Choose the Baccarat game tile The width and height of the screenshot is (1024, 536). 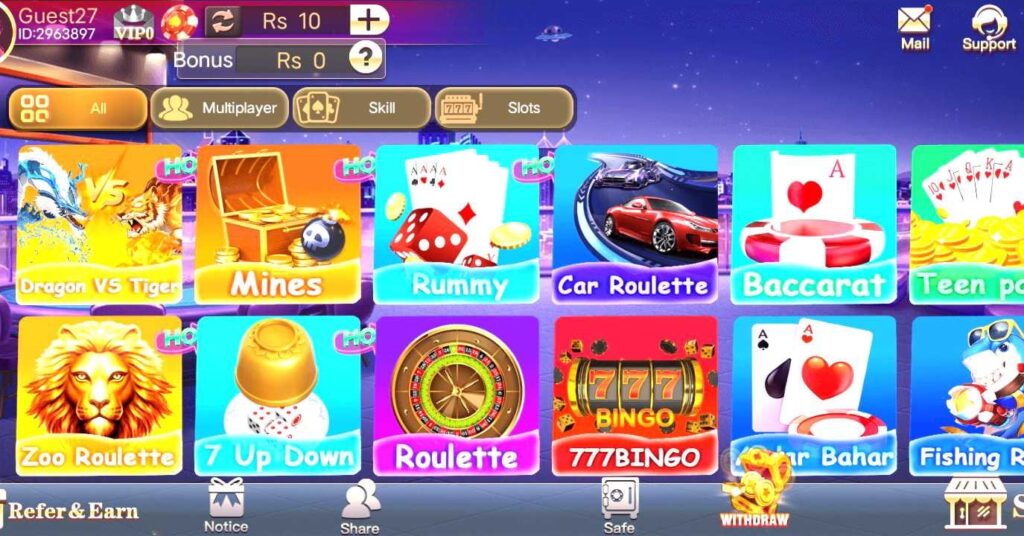click(x=813, y=223)
